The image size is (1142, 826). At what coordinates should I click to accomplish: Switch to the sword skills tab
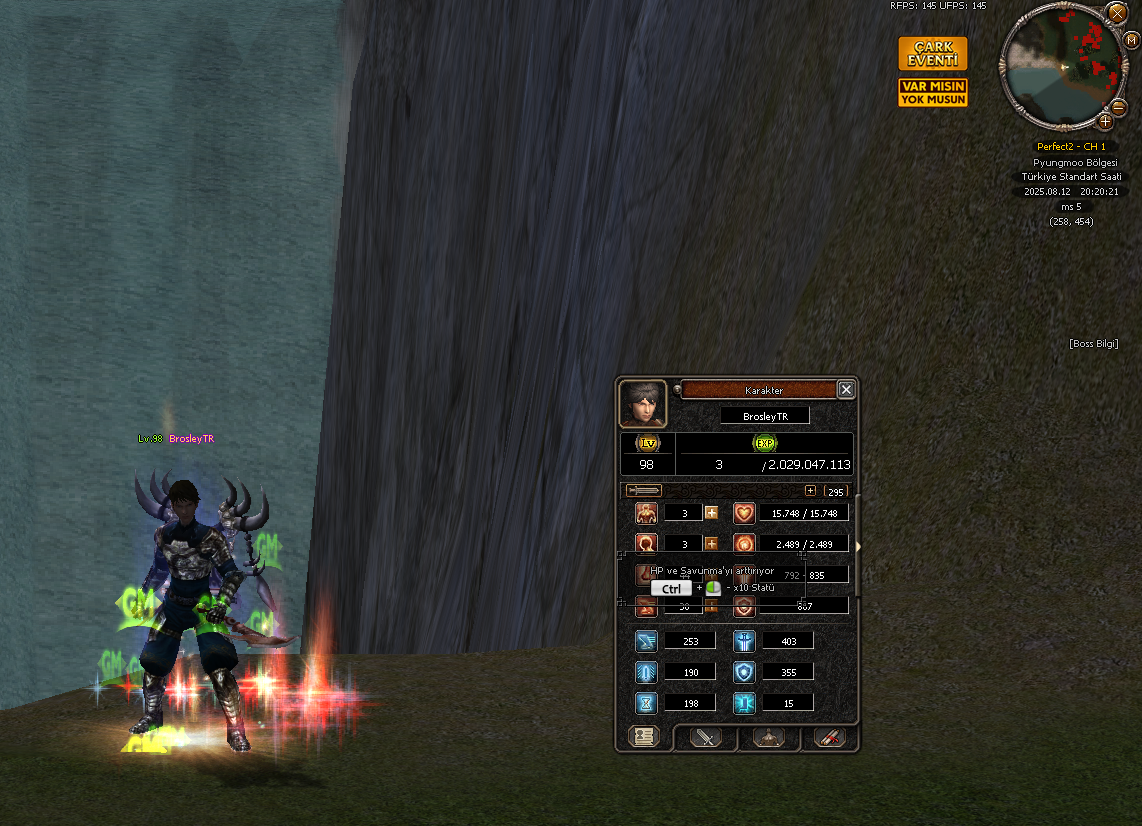pos(707,738)
